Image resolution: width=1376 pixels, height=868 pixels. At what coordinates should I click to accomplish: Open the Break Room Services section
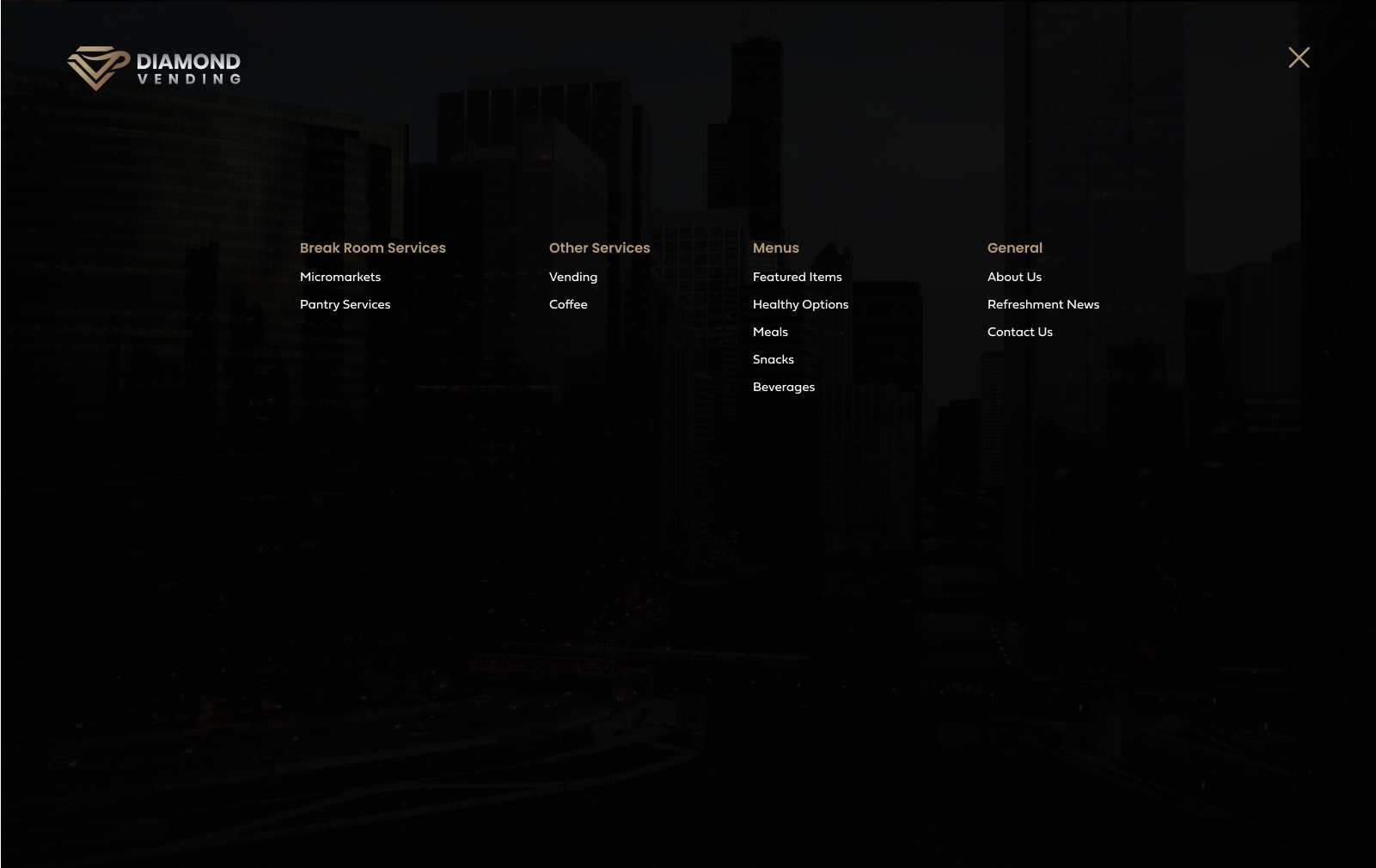click(372, 248)
